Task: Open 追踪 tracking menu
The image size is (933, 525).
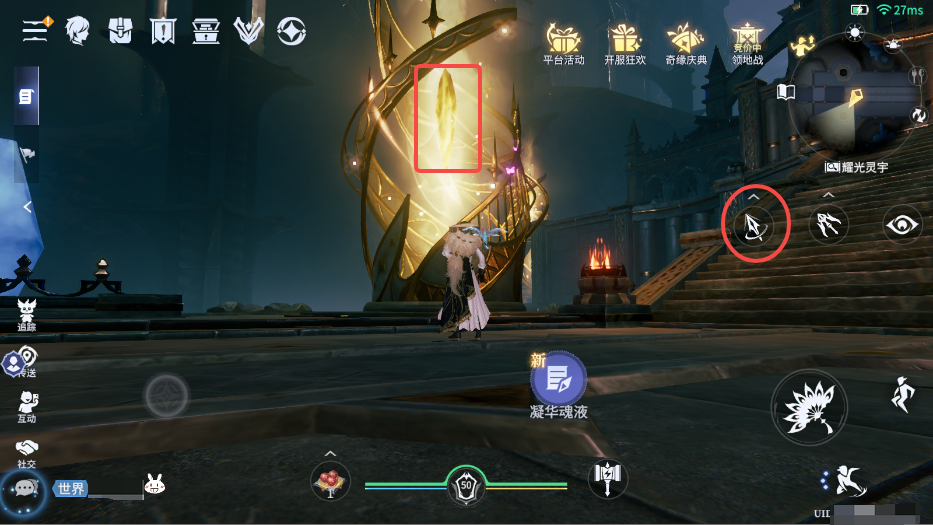Action: [27, 311]
